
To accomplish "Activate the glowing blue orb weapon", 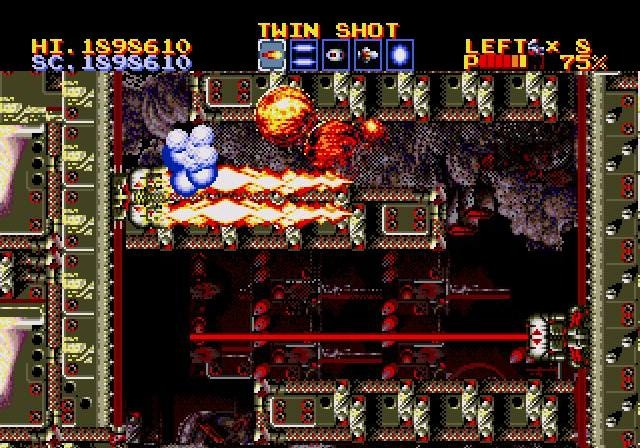I will [x=400, y=55].
